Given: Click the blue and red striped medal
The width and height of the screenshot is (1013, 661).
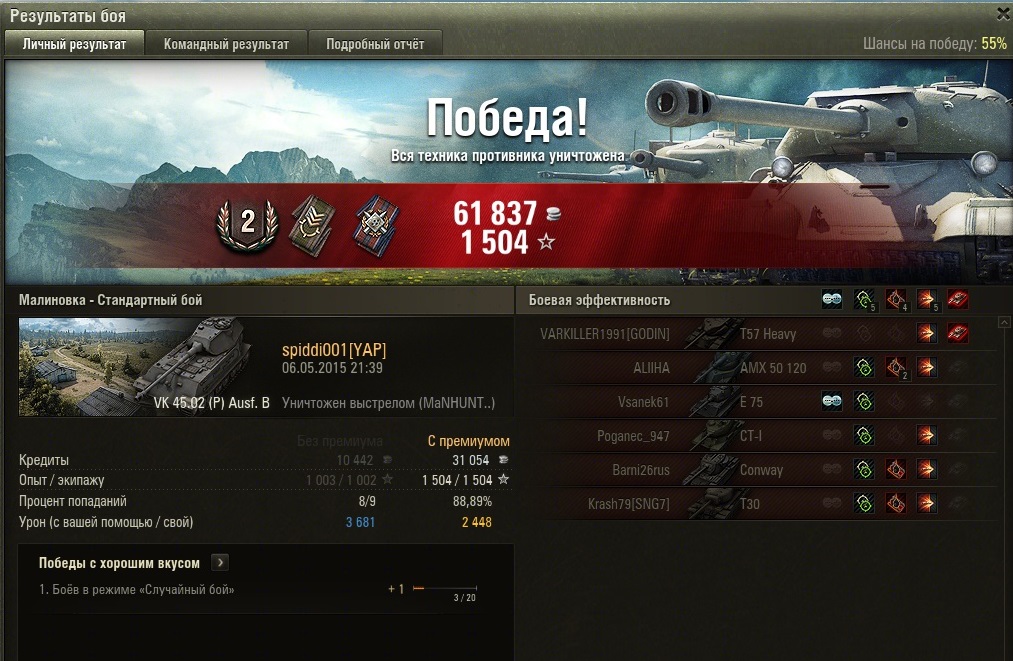Looking at the screenshot, I should (377, 224).
